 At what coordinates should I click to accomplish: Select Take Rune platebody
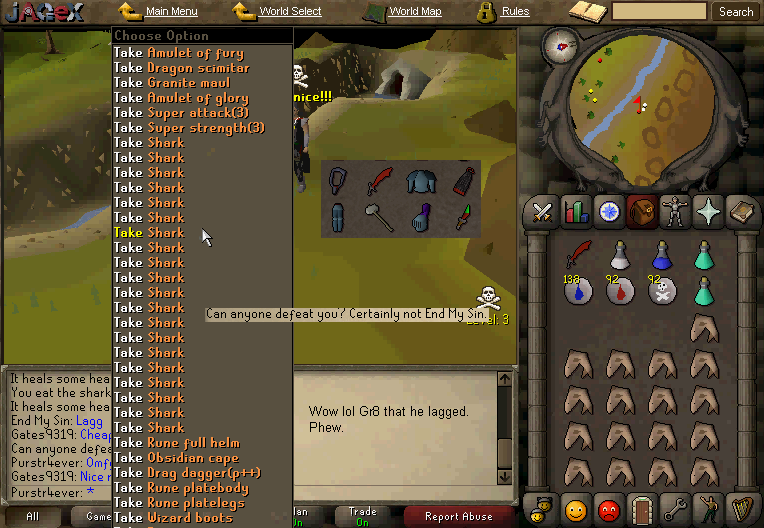pos(176,488)
